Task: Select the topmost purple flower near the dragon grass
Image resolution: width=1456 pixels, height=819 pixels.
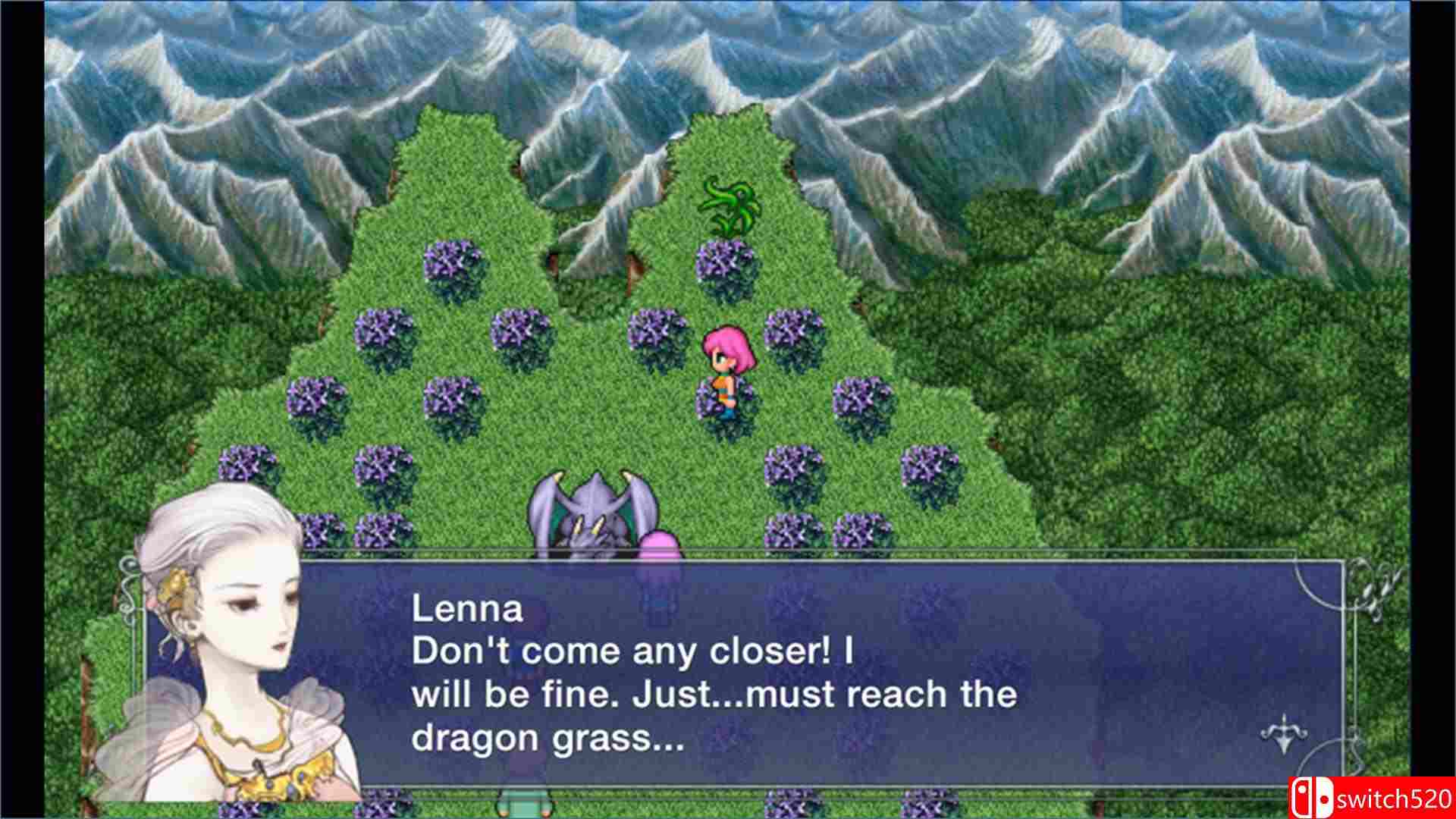Action: pyautogui.click(x=722, y=258)
